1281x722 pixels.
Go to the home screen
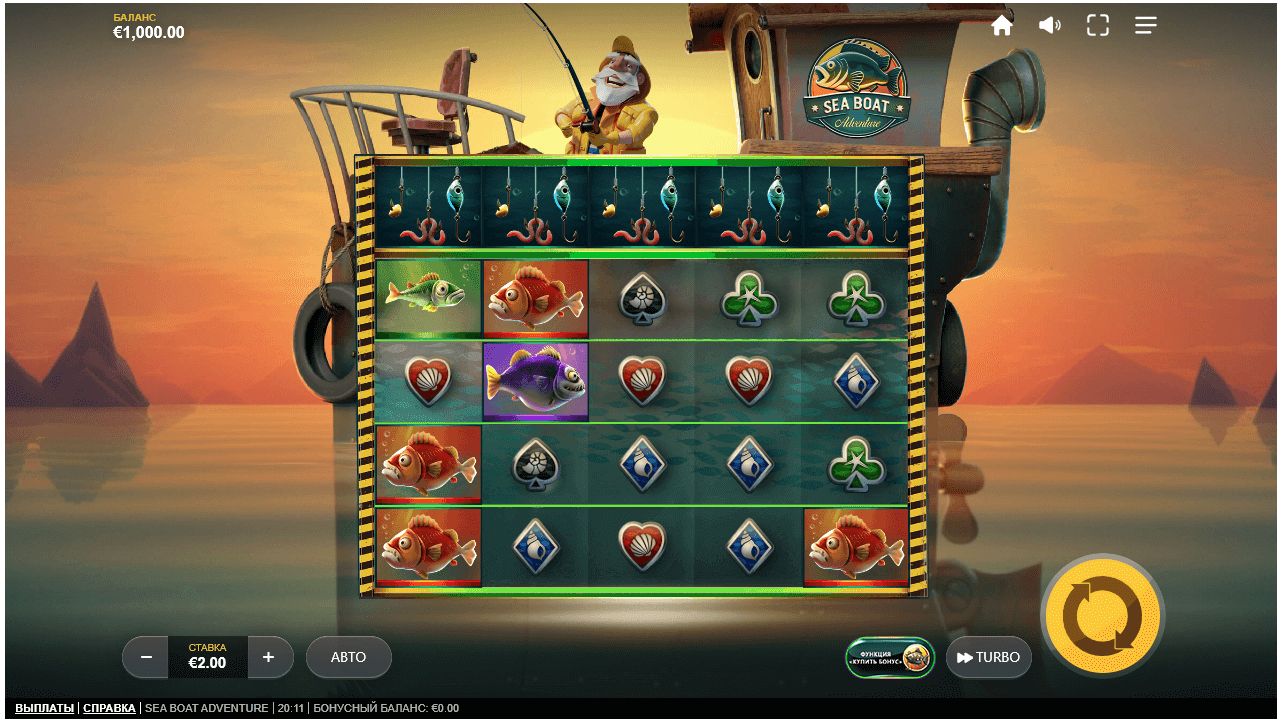(1001, 26)
